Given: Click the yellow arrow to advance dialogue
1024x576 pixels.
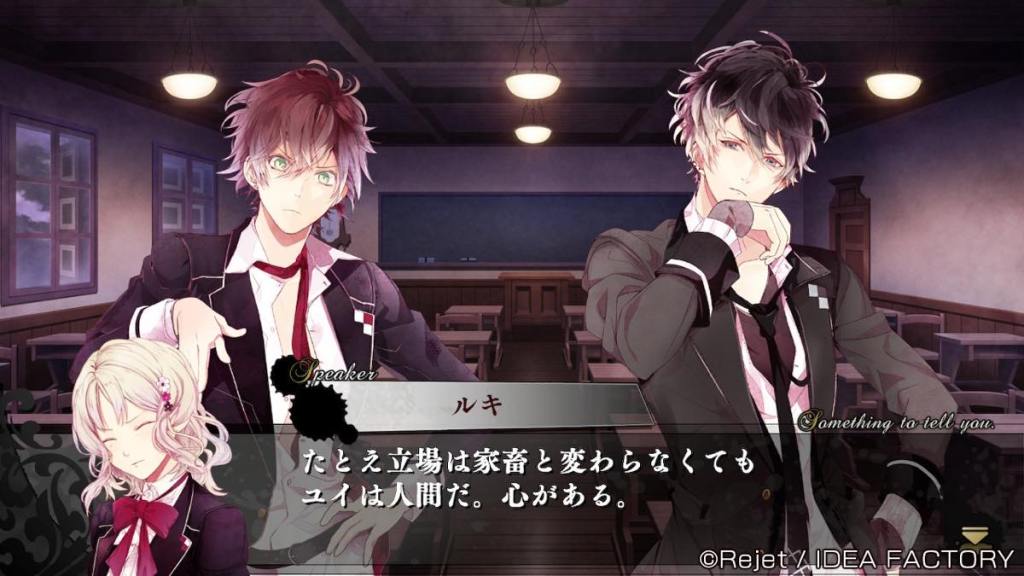Looking at the screenshot, I should tap(973, 535).
